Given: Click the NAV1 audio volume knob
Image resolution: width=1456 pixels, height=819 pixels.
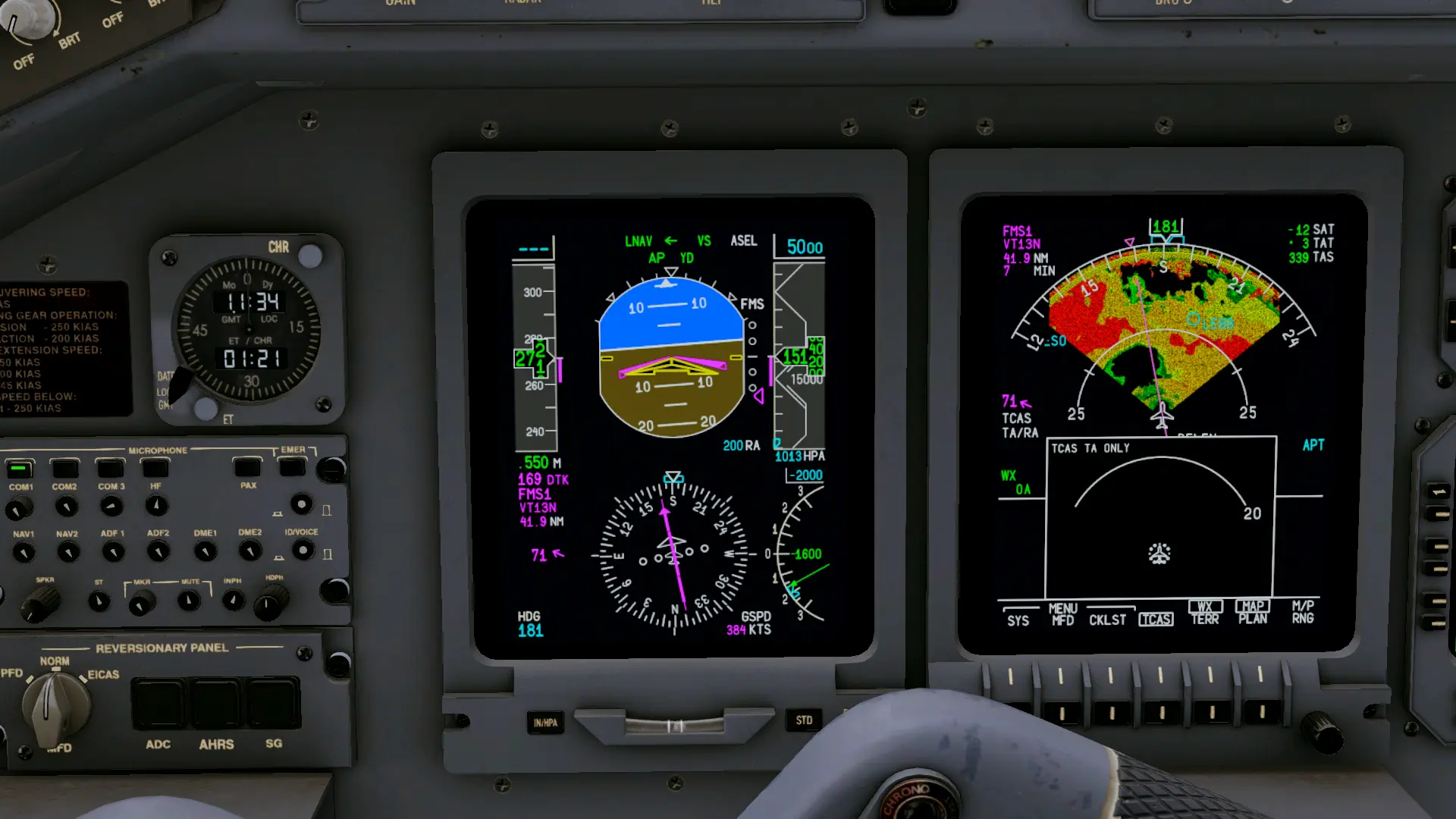Looking at the screenshot, I should click(x=24, y=552).
